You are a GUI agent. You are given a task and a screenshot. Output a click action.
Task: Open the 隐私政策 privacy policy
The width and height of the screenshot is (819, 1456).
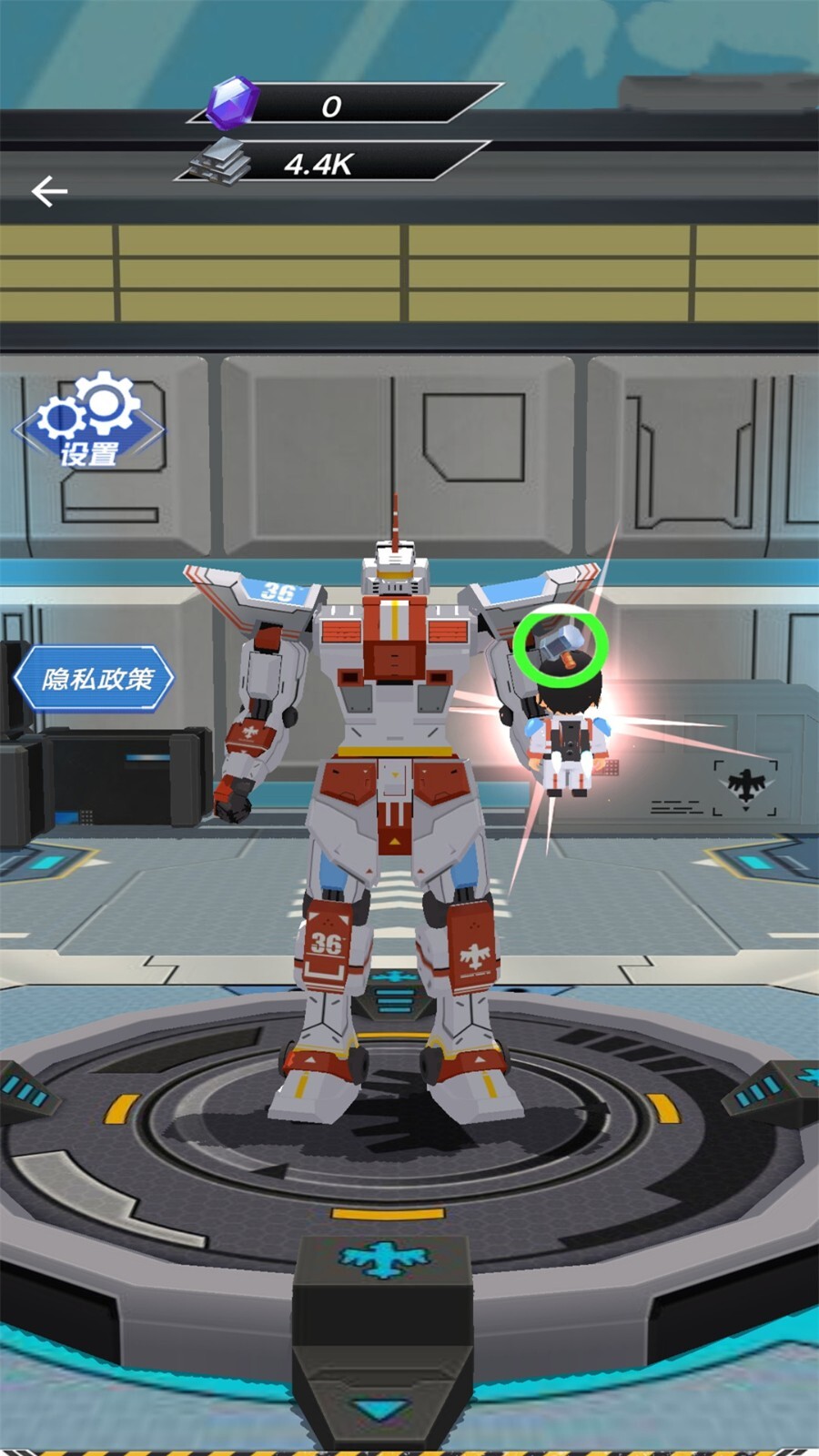coord(95,679)
